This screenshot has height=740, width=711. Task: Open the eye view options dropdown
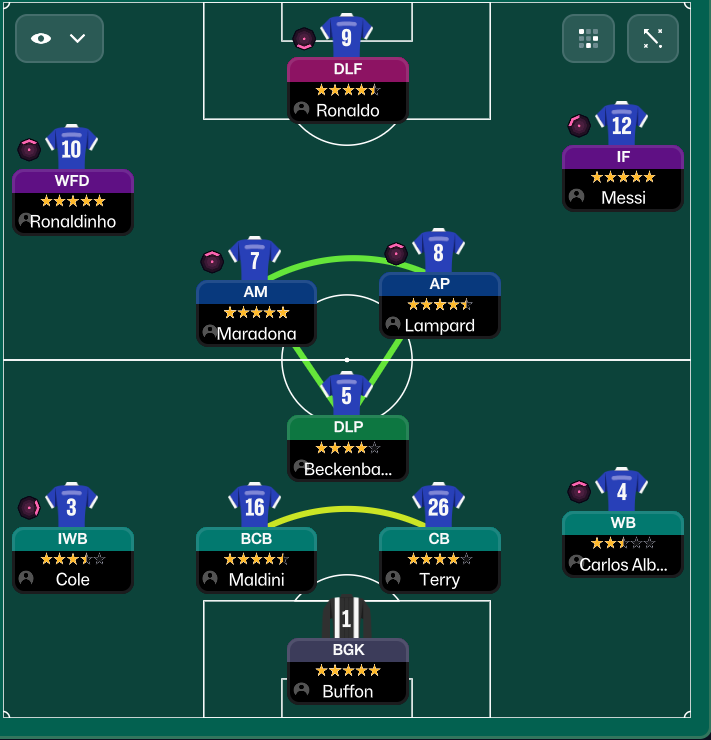click(59, 39)
